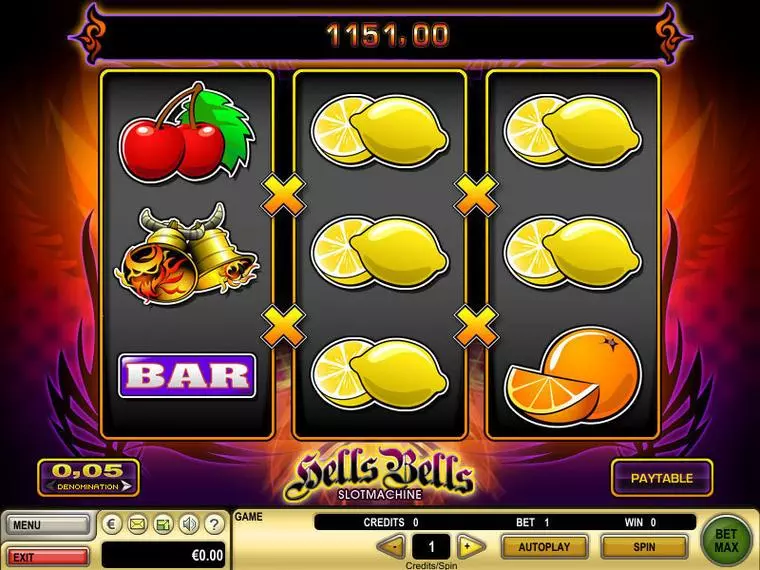This screenshot has width=760, height=570.
Task: Click the green screen icon beside the speaker
Action: pyautogui.click(x=162, y=524)
